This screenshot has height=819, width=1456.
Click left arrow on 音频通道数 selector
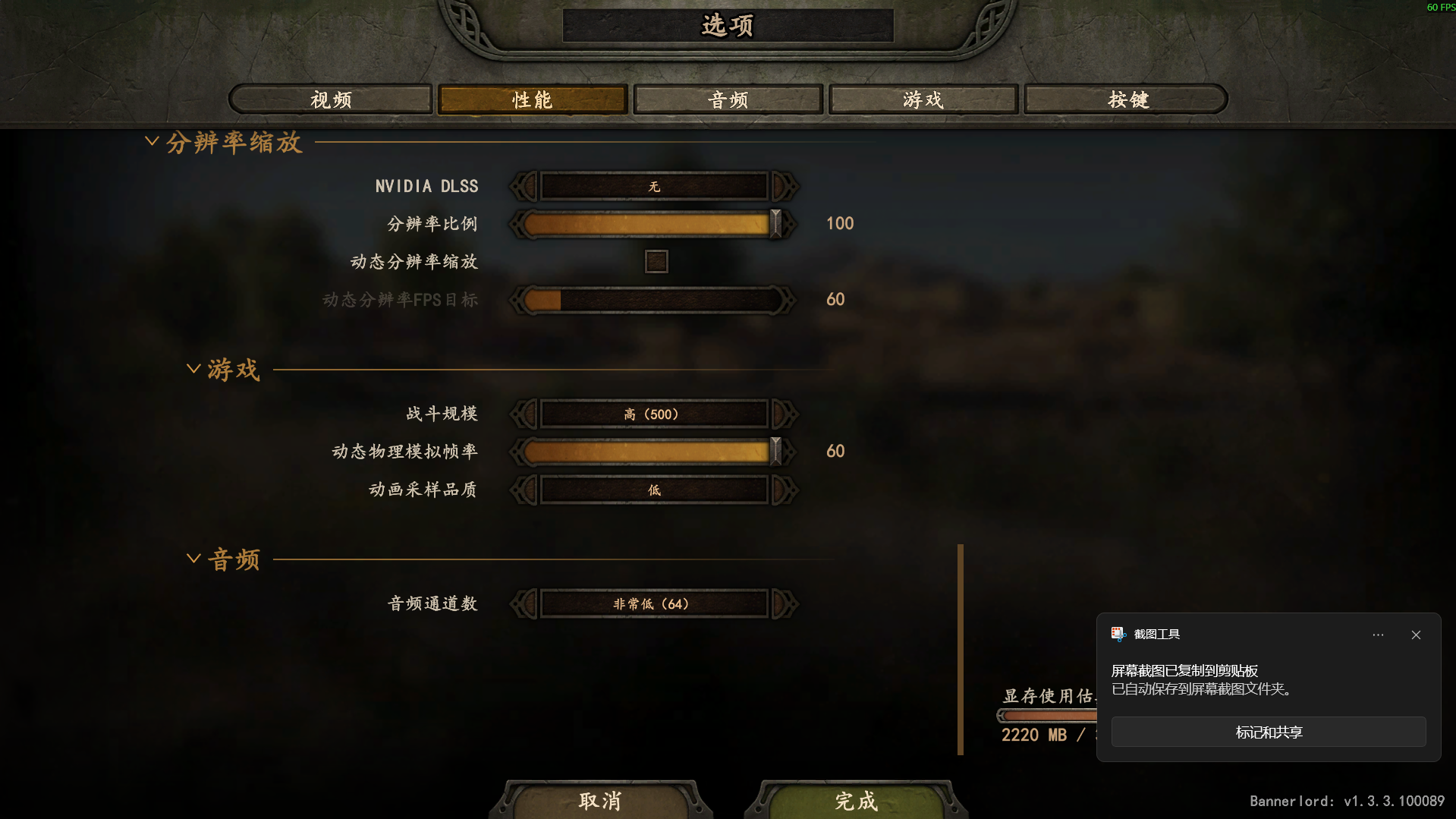pyautogui.click(x=522, y=603)
